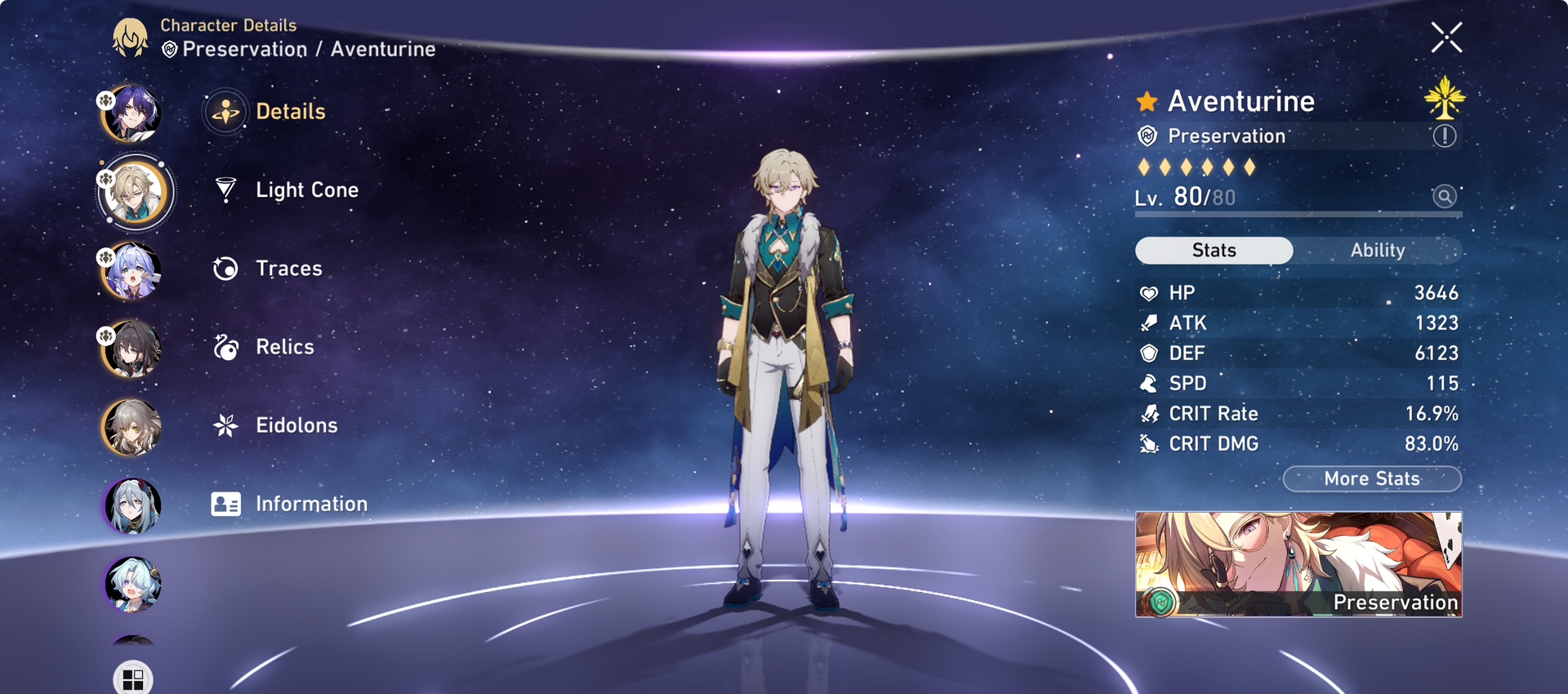Screen dimensions: 1568x694
Task: Open the character grid menu at sidebar bottom
Action: (132, 676)
